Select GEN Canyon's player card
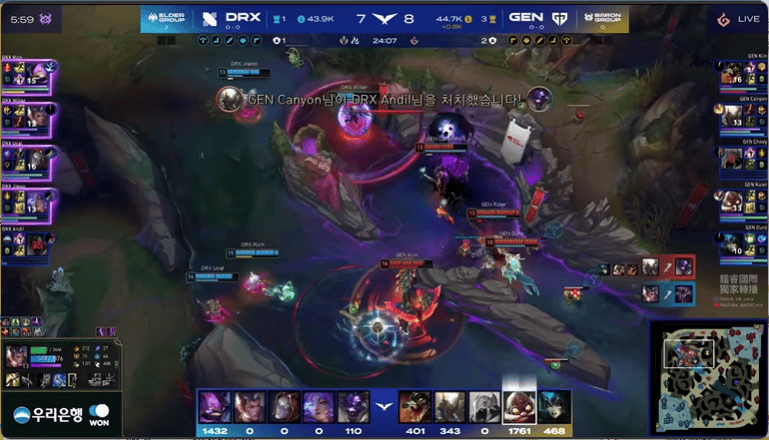Image resolution: width=769 pixels, height=440 pixels. [741, 117]
